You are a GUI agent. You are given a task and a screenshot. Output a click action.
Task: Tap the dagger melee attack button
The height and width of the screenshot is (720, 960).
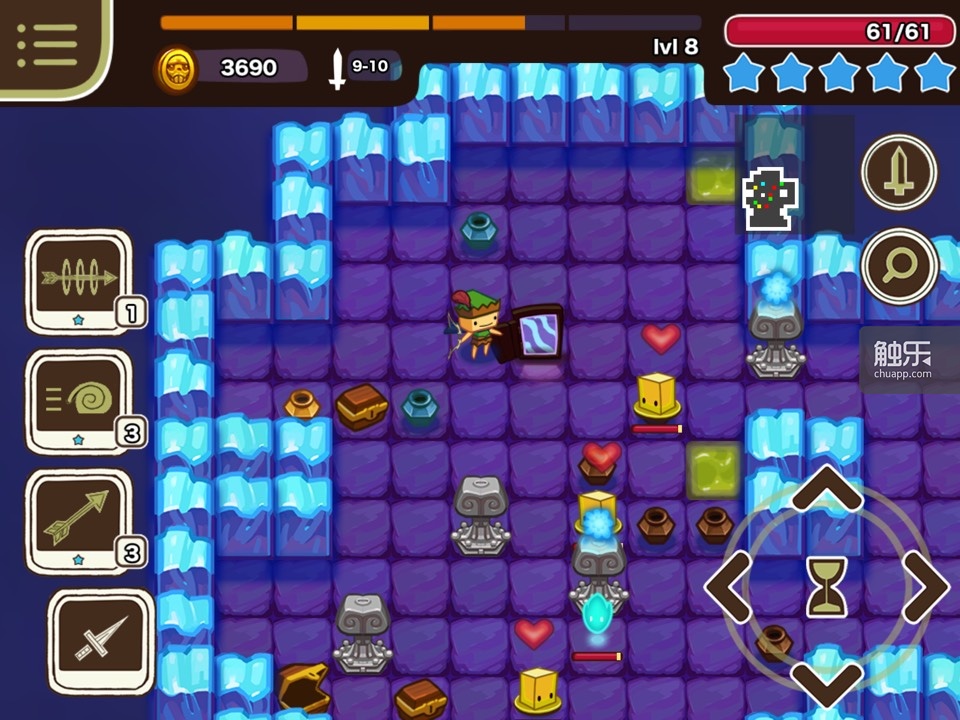(101, 641)
